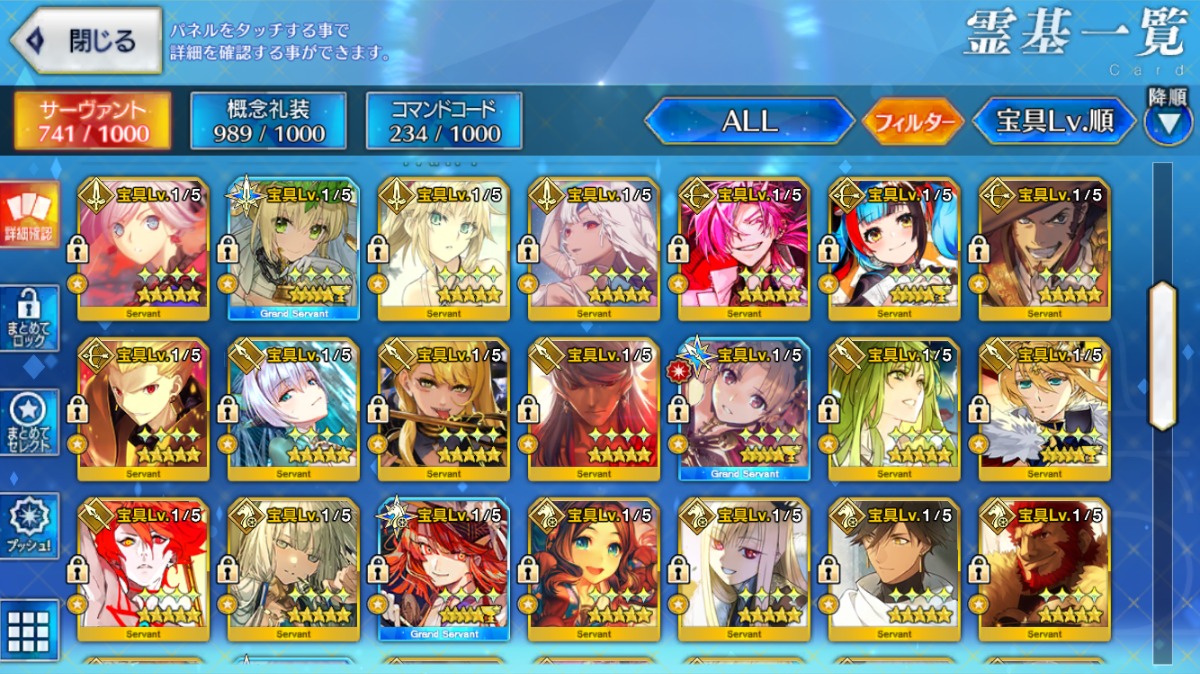Close the card list with 閉じる button
The width and height of the screenshot is (1200, 674).
86,41
